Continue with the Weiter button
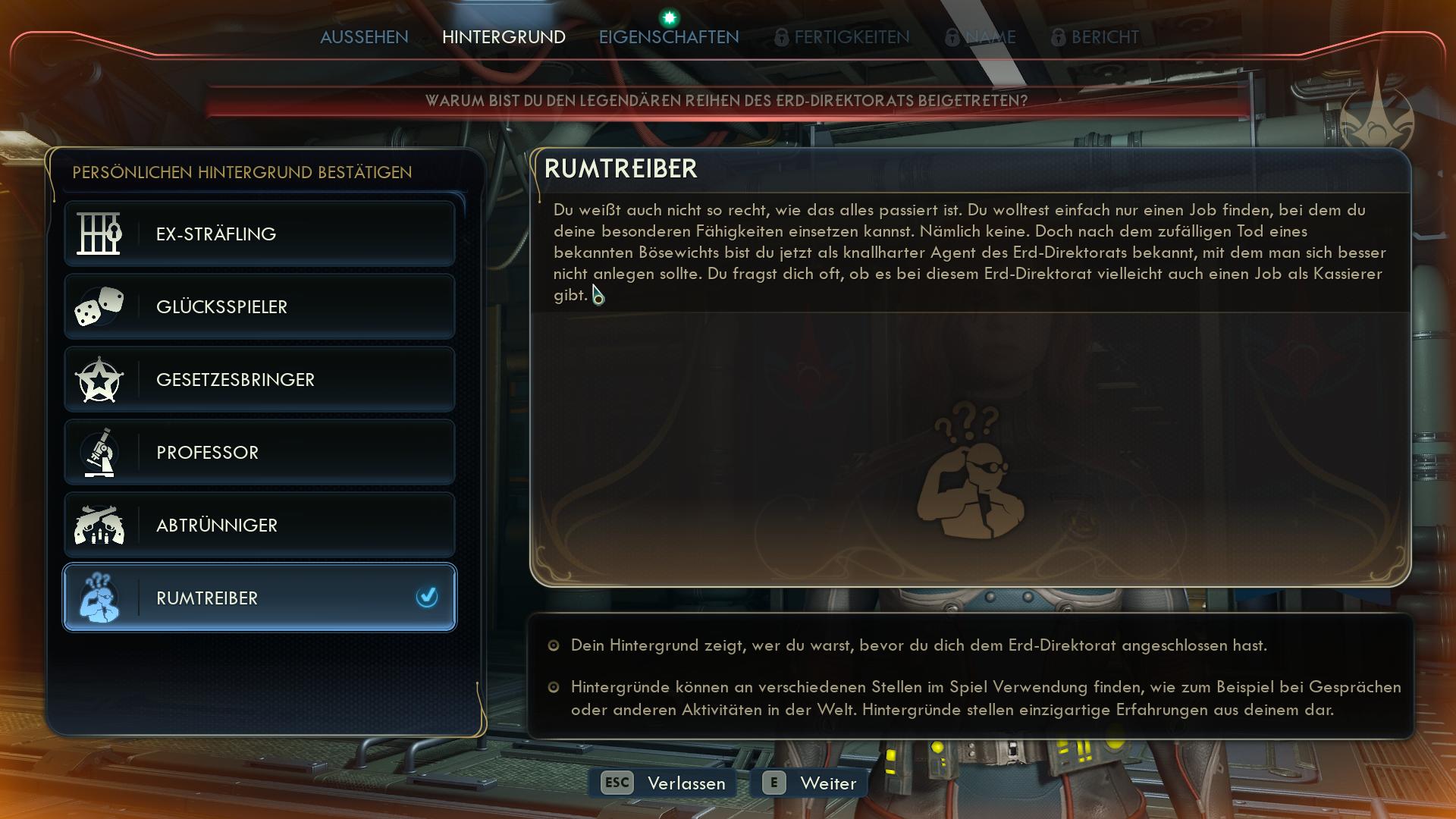Image resolution: width=1456 pixels, height=819 pixels. [809, 783]
